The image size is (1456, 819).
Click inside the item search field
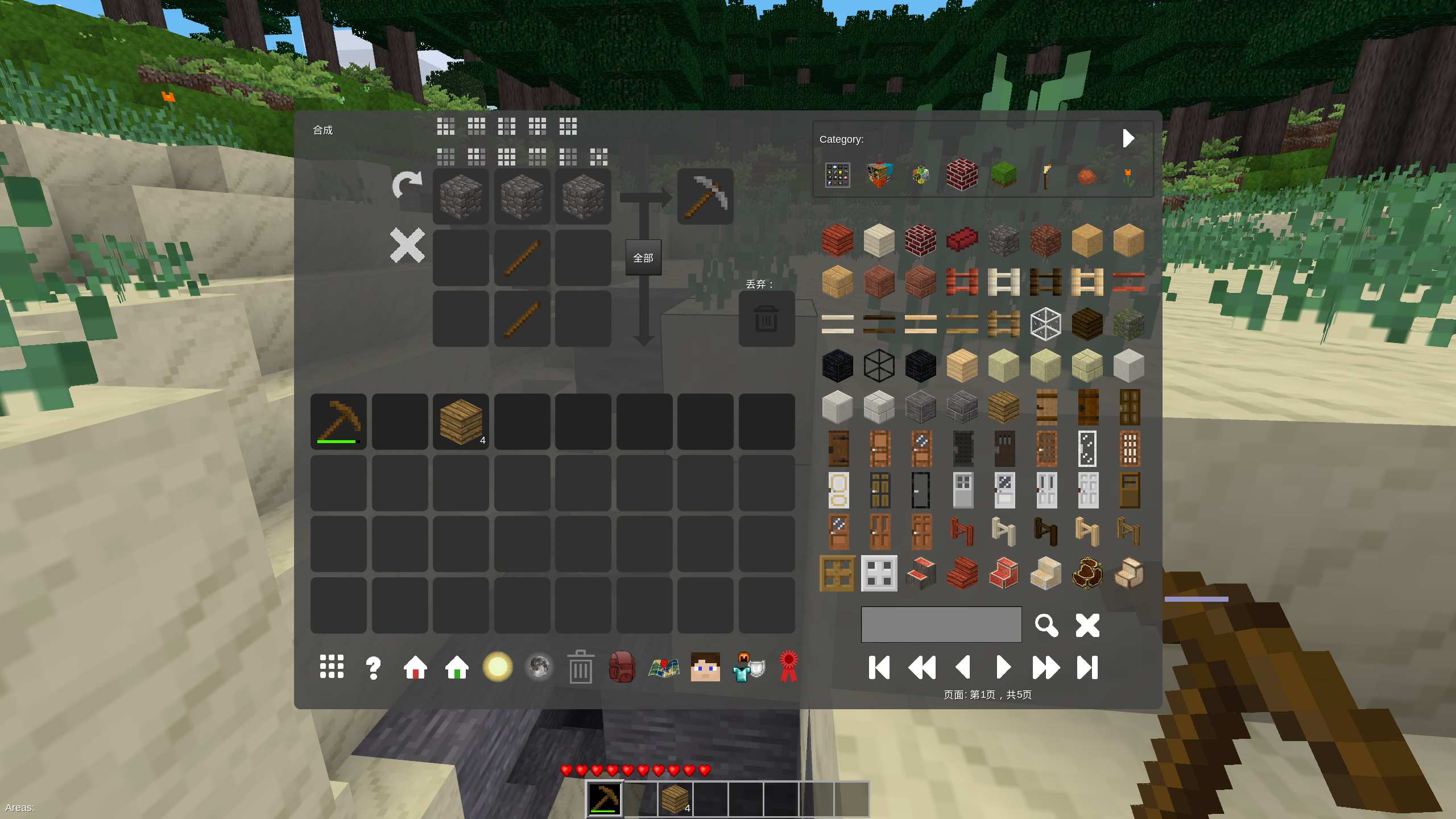941,624
